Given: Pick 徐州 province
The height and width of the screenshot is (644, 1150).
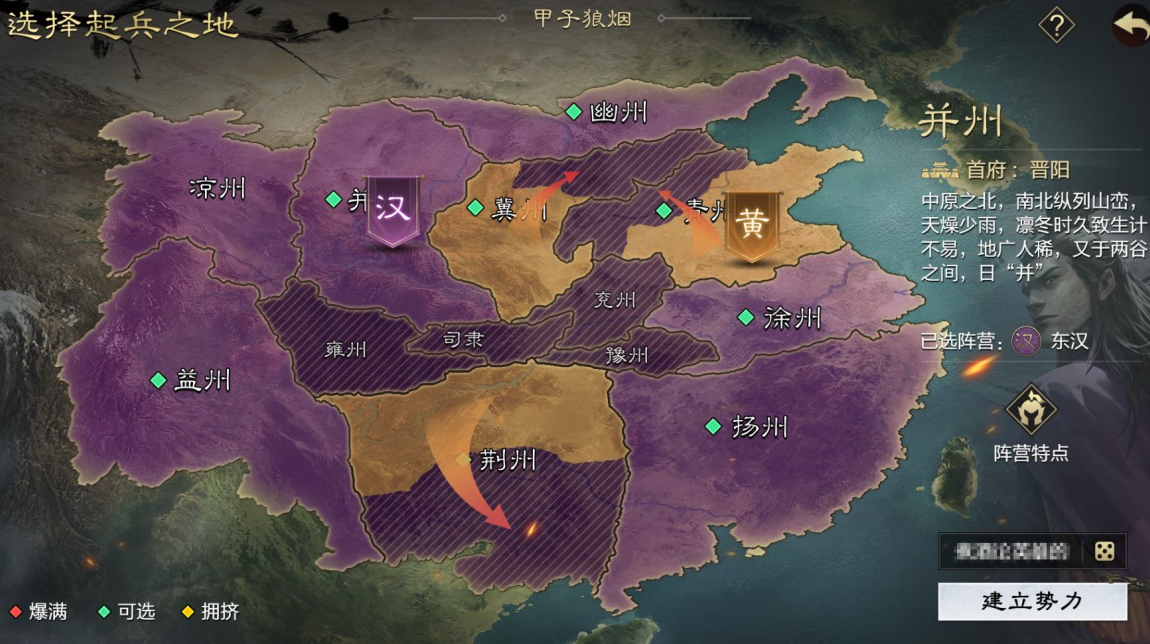Looking at the screenshot, I should [x=780, y=318].
